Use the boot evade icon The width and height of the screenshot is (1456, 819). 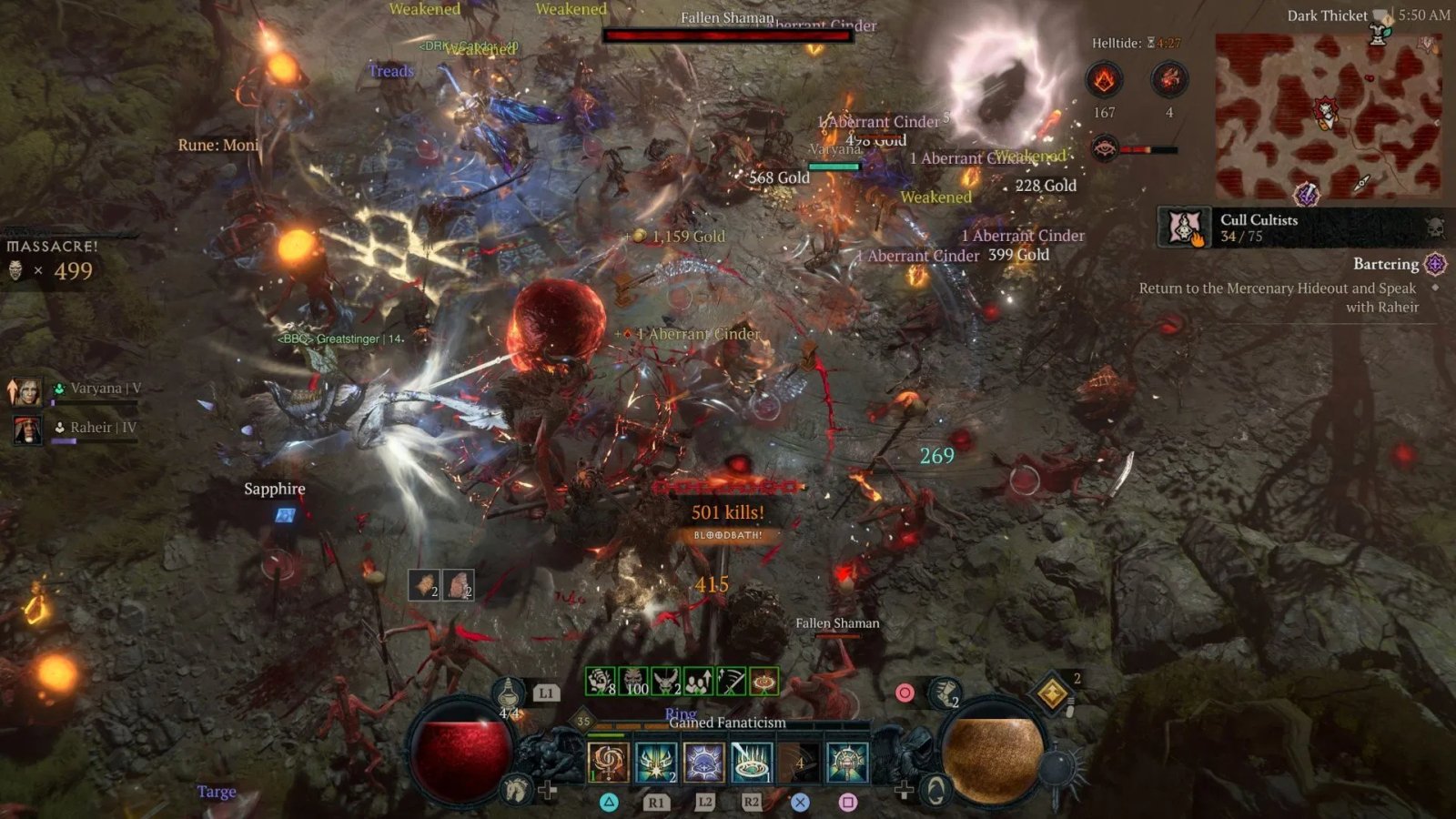point(946,694)
